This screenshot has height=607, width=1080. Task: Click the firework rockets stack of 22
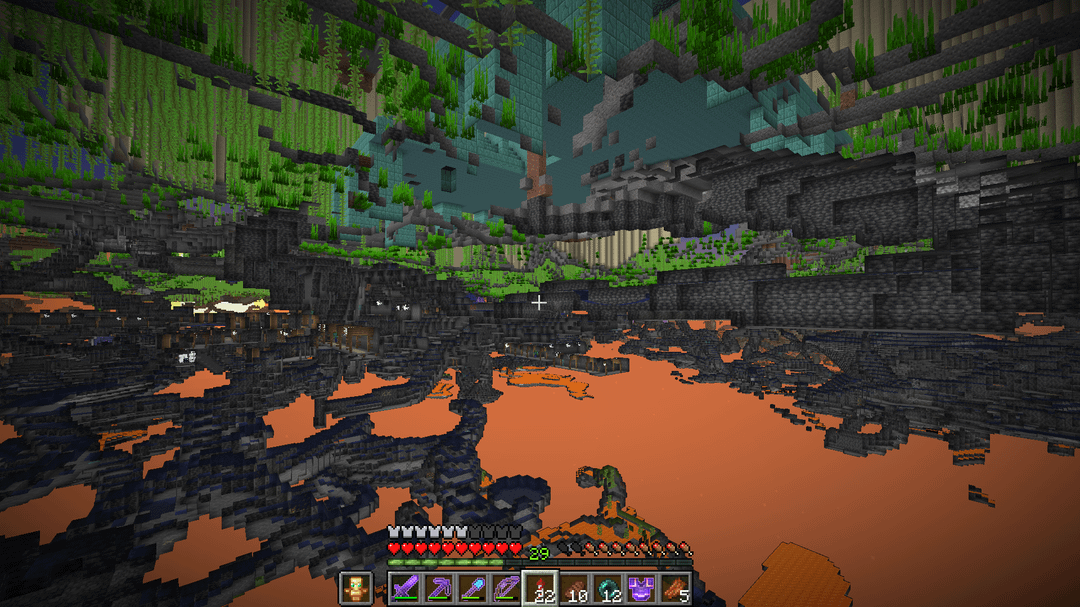click(x=541, y=588)
